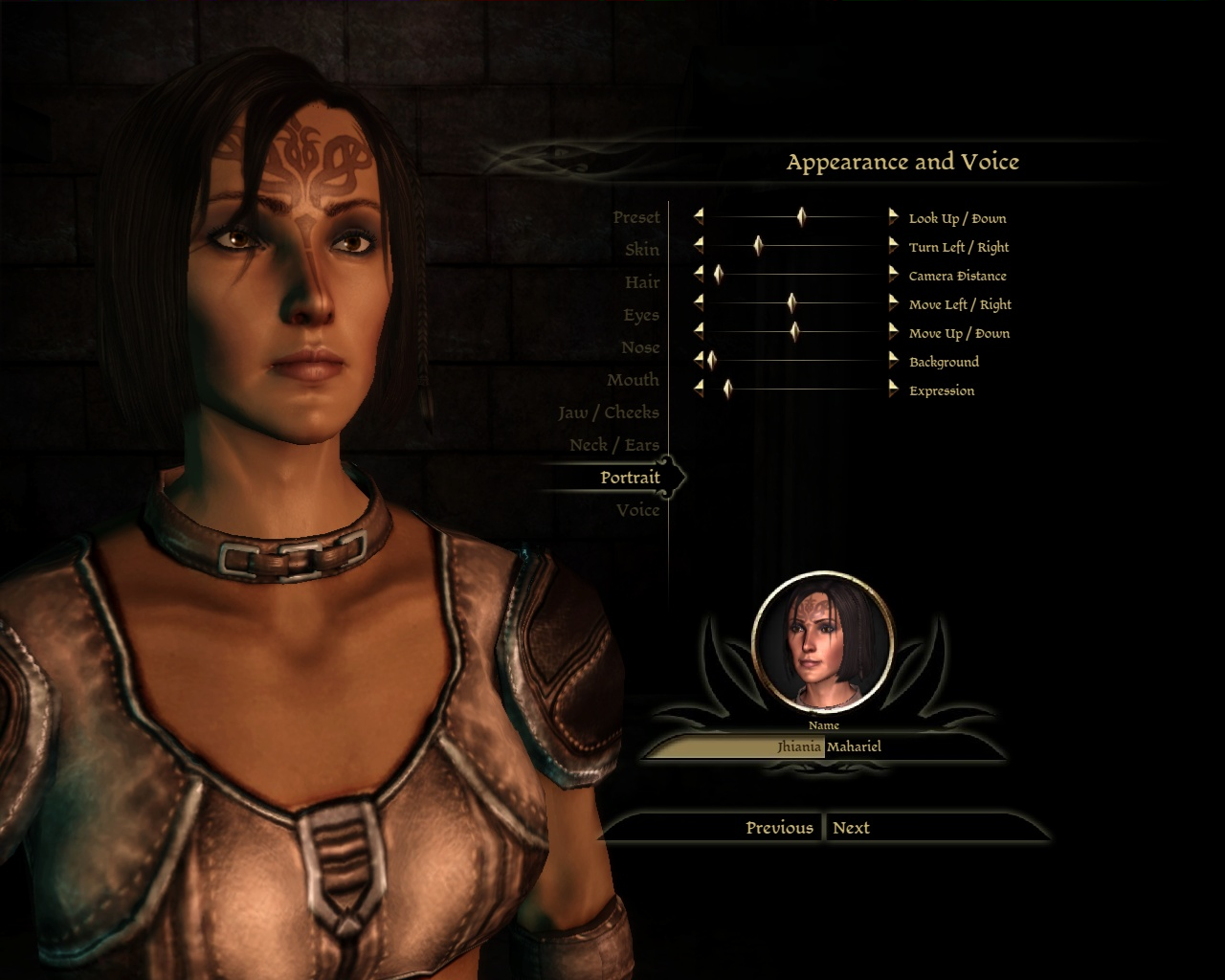Viewport: 1225px width, 980px height.
Task: Proceed with the Next button
Action: [x=851, y=828]
